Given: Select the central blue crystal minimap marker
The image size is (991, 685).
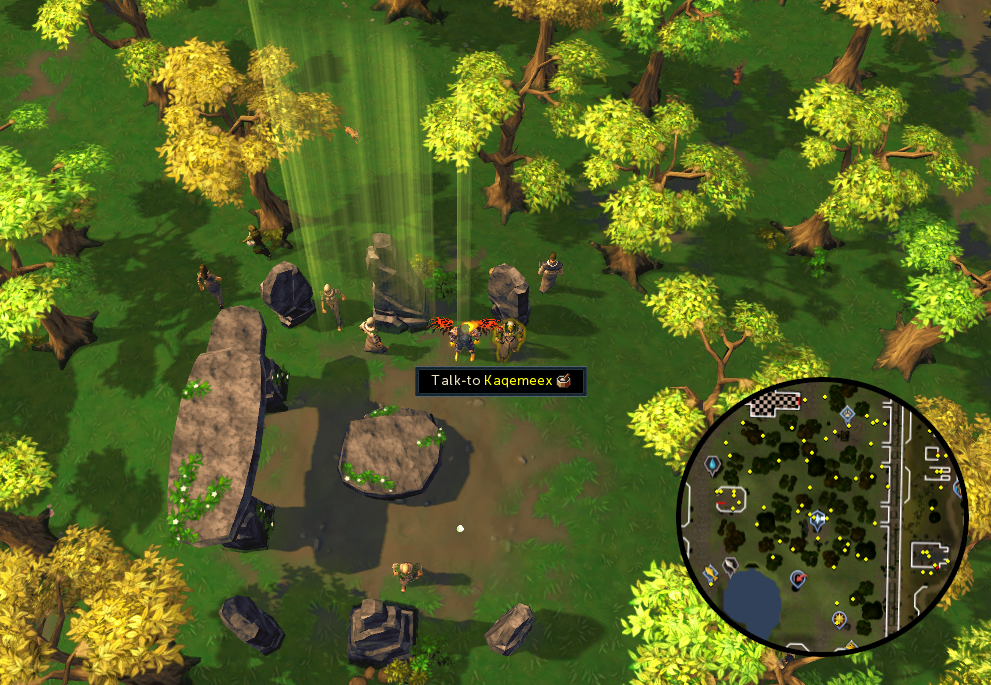Looking at the screenshot, I should tap(819, 519).
